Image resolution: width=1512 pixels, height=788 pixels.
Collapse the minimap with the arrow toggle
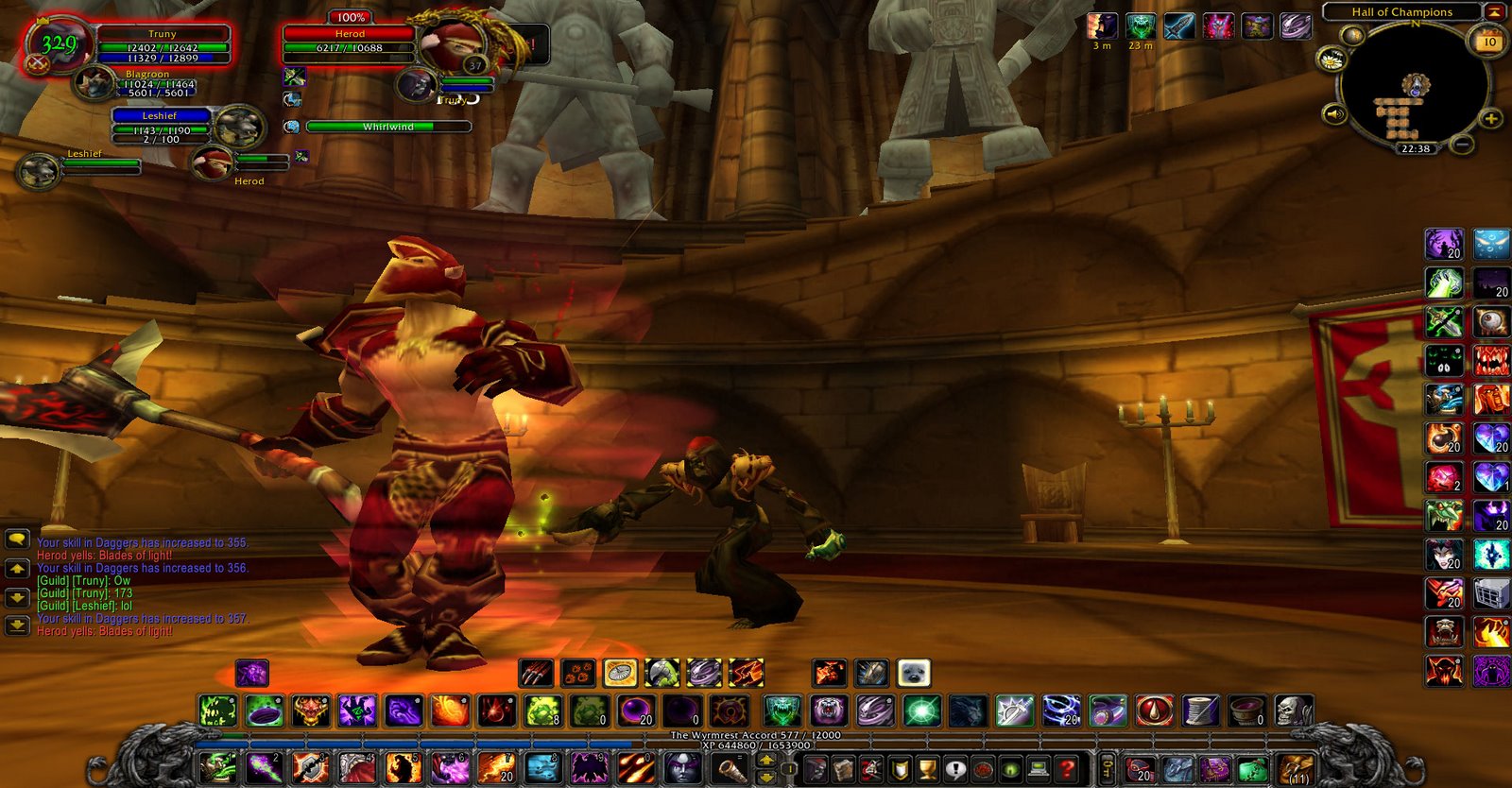point(1494,12)
